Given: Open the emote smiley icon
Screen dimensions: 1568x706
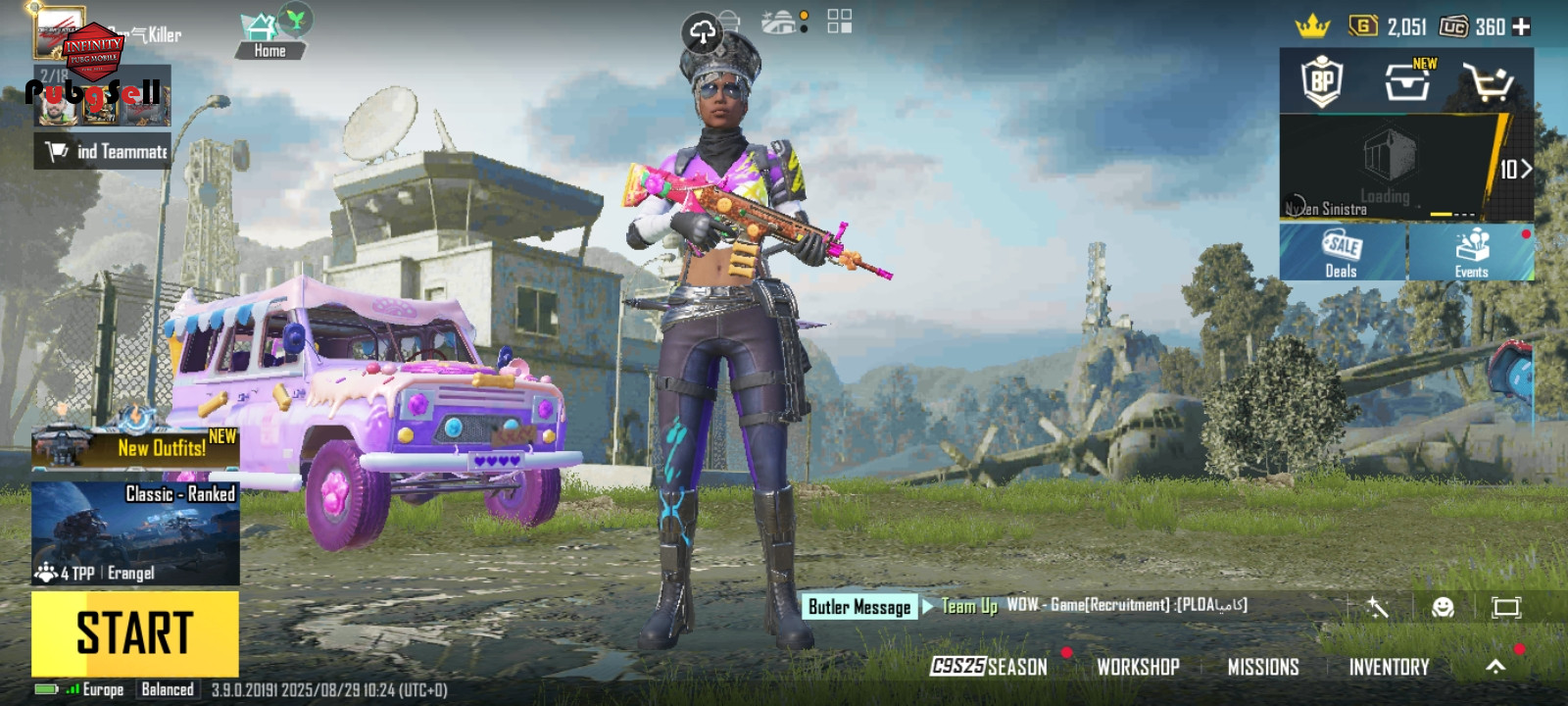Looking at the screenshot, I should 1443,608.
